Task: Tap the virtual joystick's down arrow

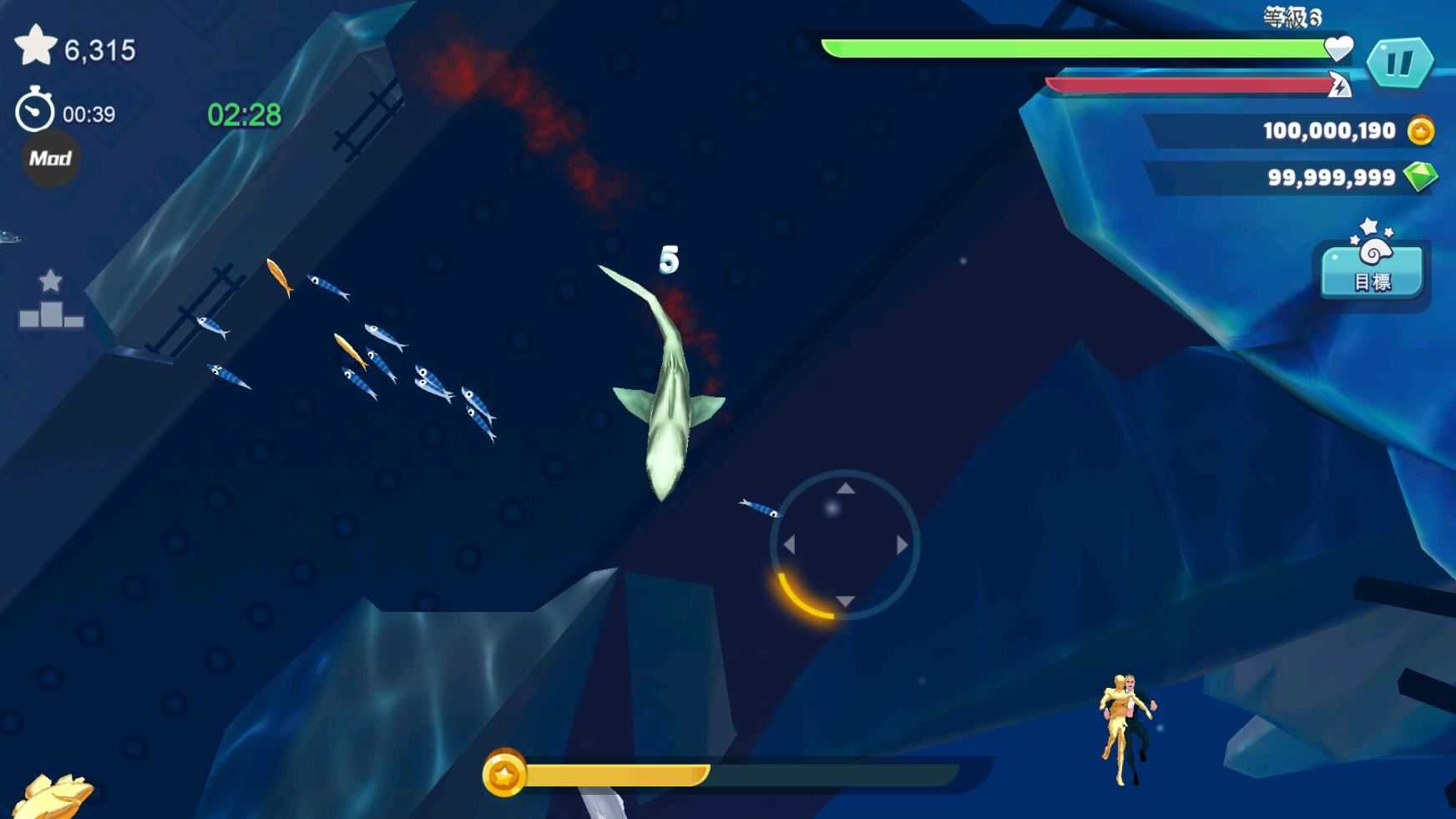Action: 845,601
